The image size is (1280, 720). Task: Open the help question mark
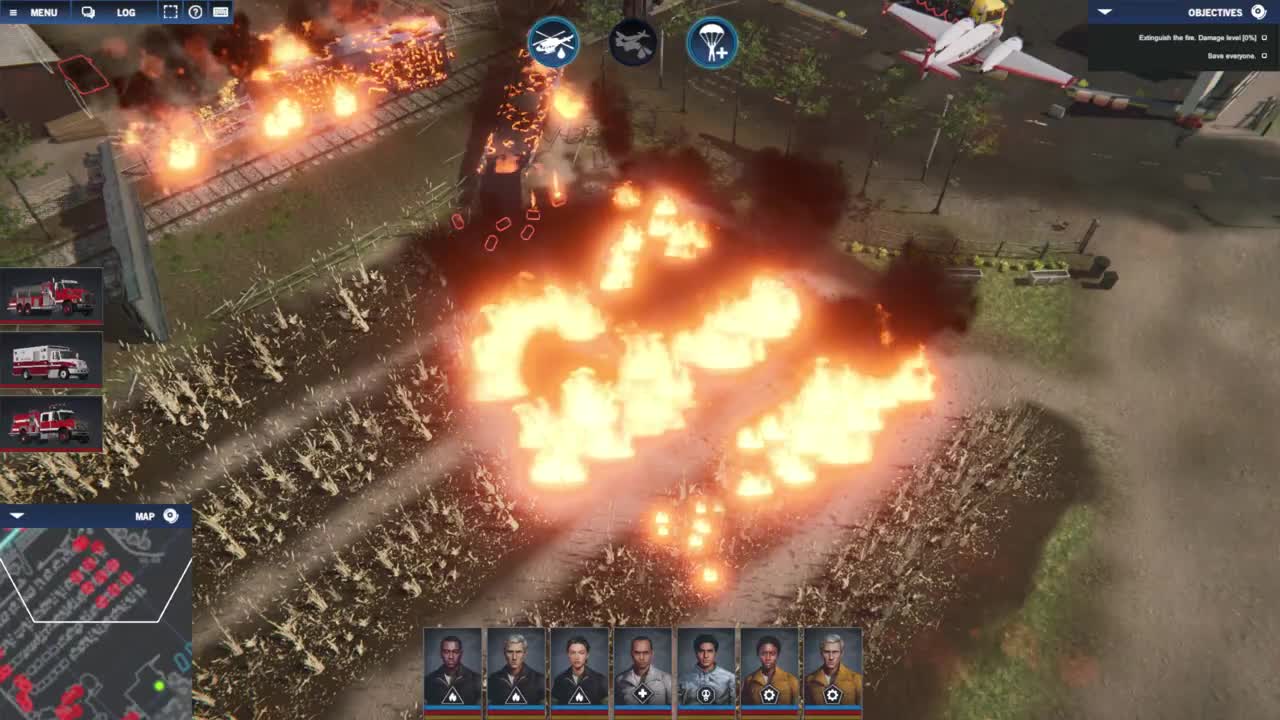coord(196,13)
